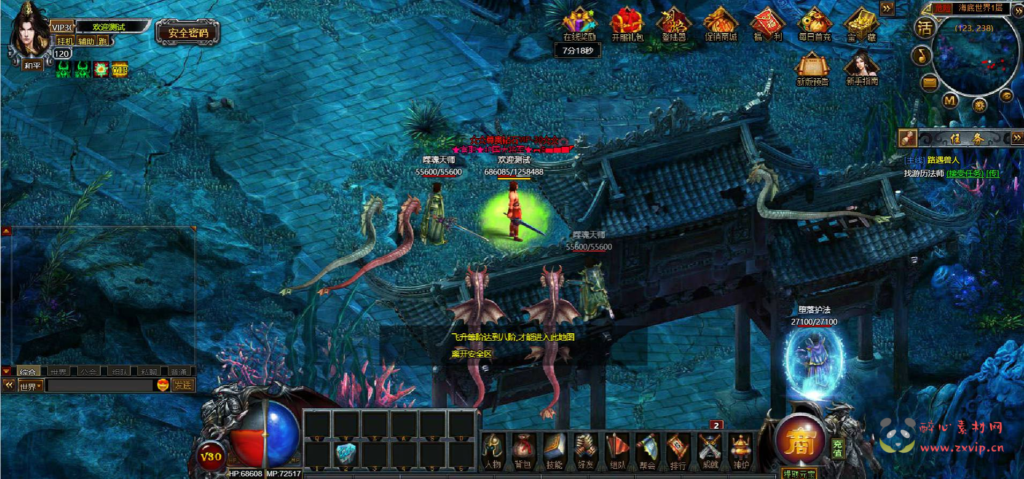1024x479 pixels.
Task: Open the 开服礼包 server gift pack
Action: coord(626,24)
